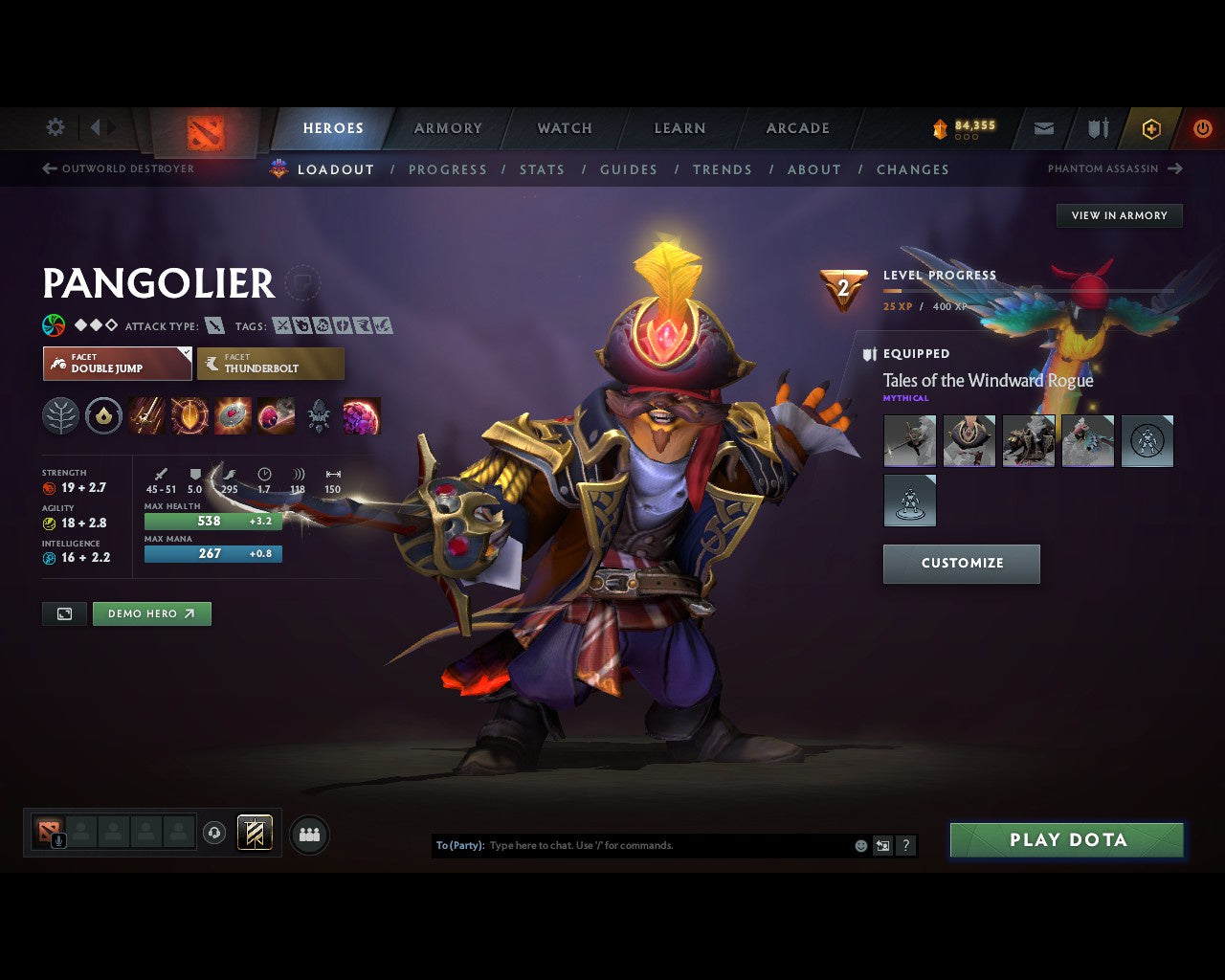Quit game with the power icon
1225x980 pixels.
coord(1202,128)
